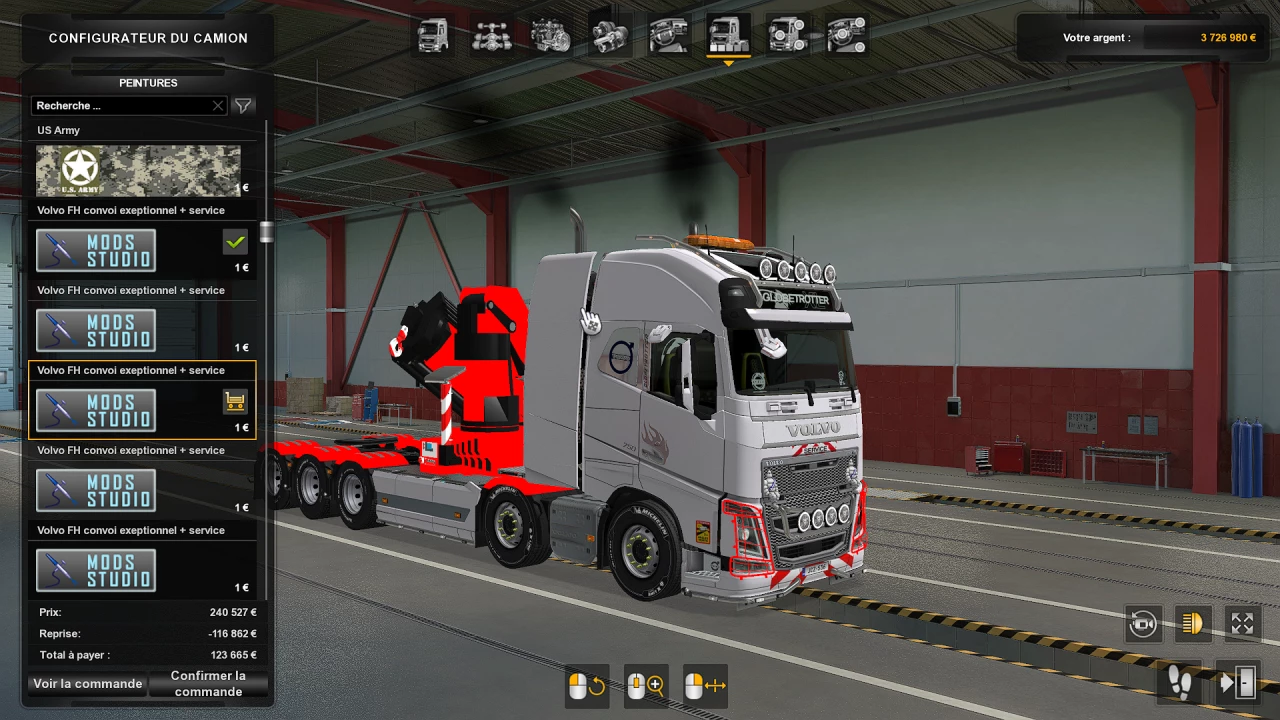Expand the fullscreen view arrows
The height and width of the screenshot is (720, 1280).
[x=1242, y=623]
